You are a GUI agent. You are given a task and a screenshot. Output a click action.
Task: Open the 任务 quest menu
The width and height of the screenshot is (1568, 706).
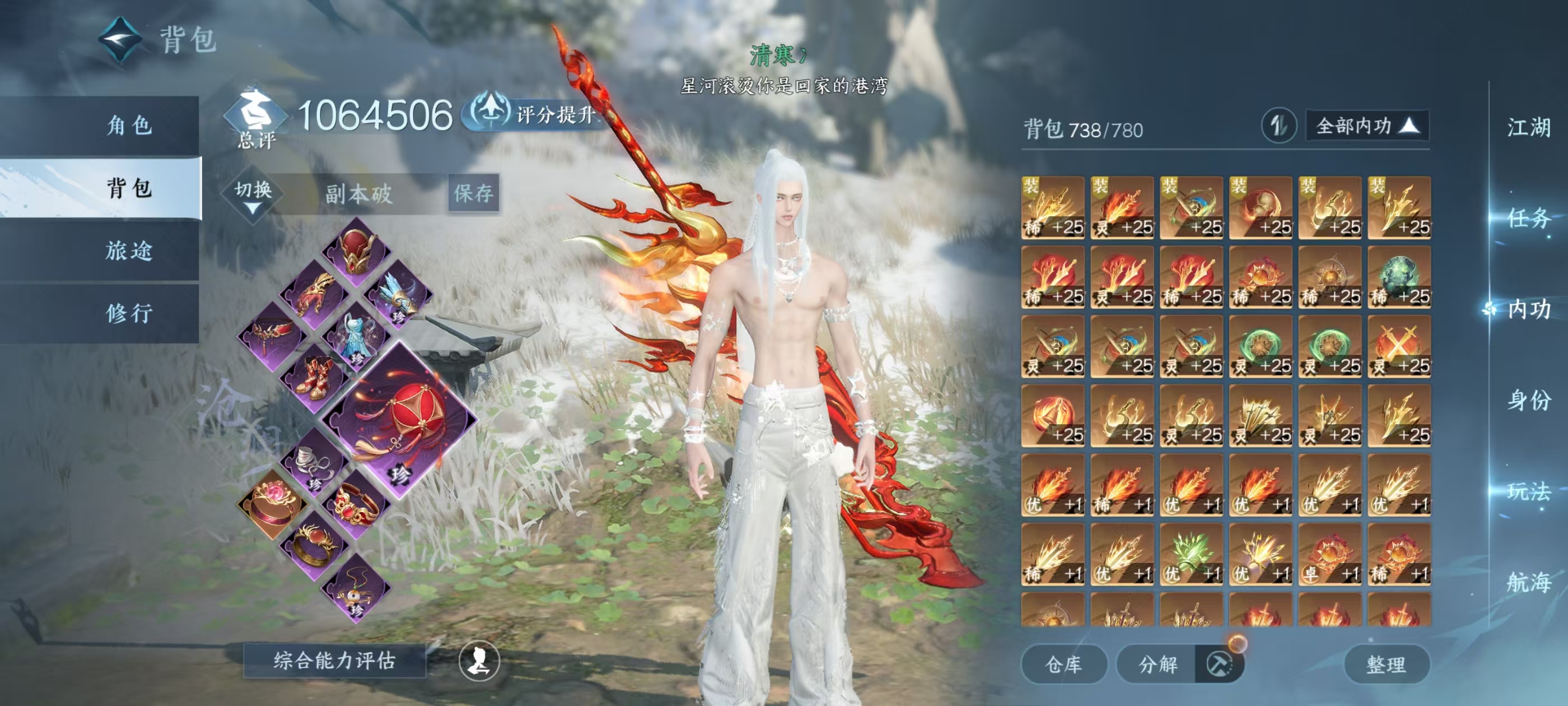(x=1528, y=218)
